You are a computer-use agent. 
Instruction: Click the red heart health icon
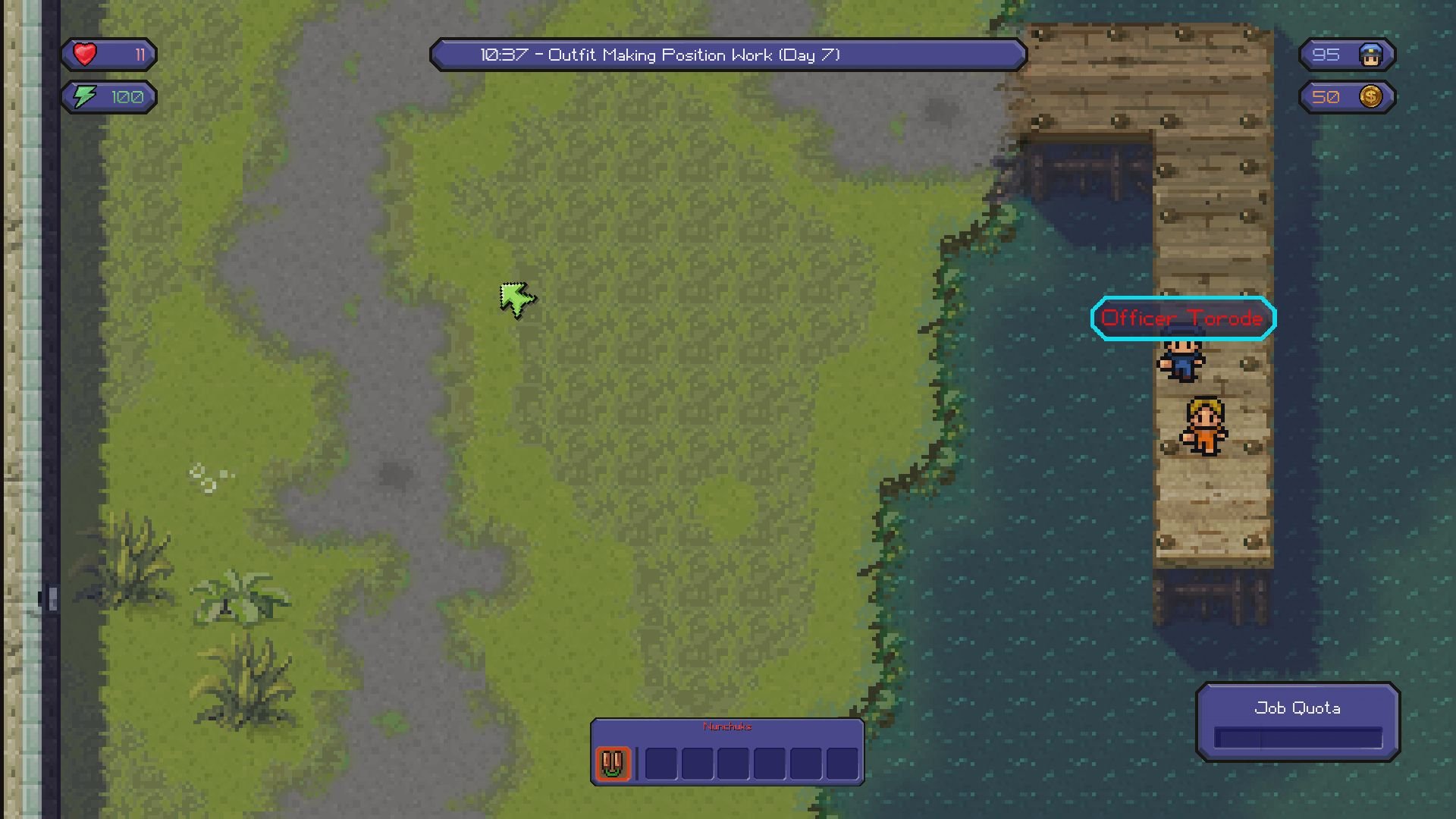click(86, 53)
